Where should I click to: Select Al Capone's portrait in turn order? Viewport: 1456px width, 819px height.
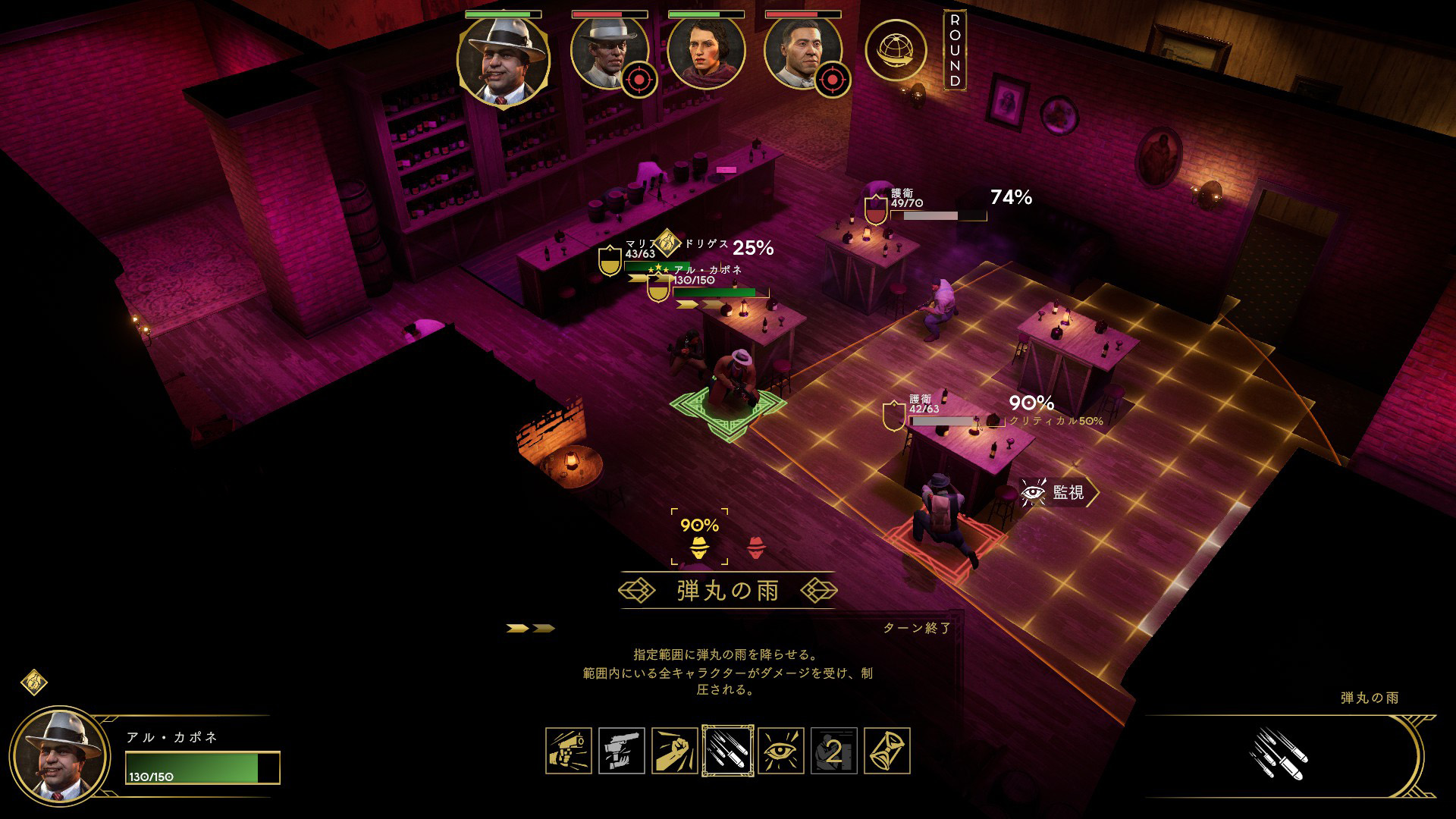pos(504,59)
